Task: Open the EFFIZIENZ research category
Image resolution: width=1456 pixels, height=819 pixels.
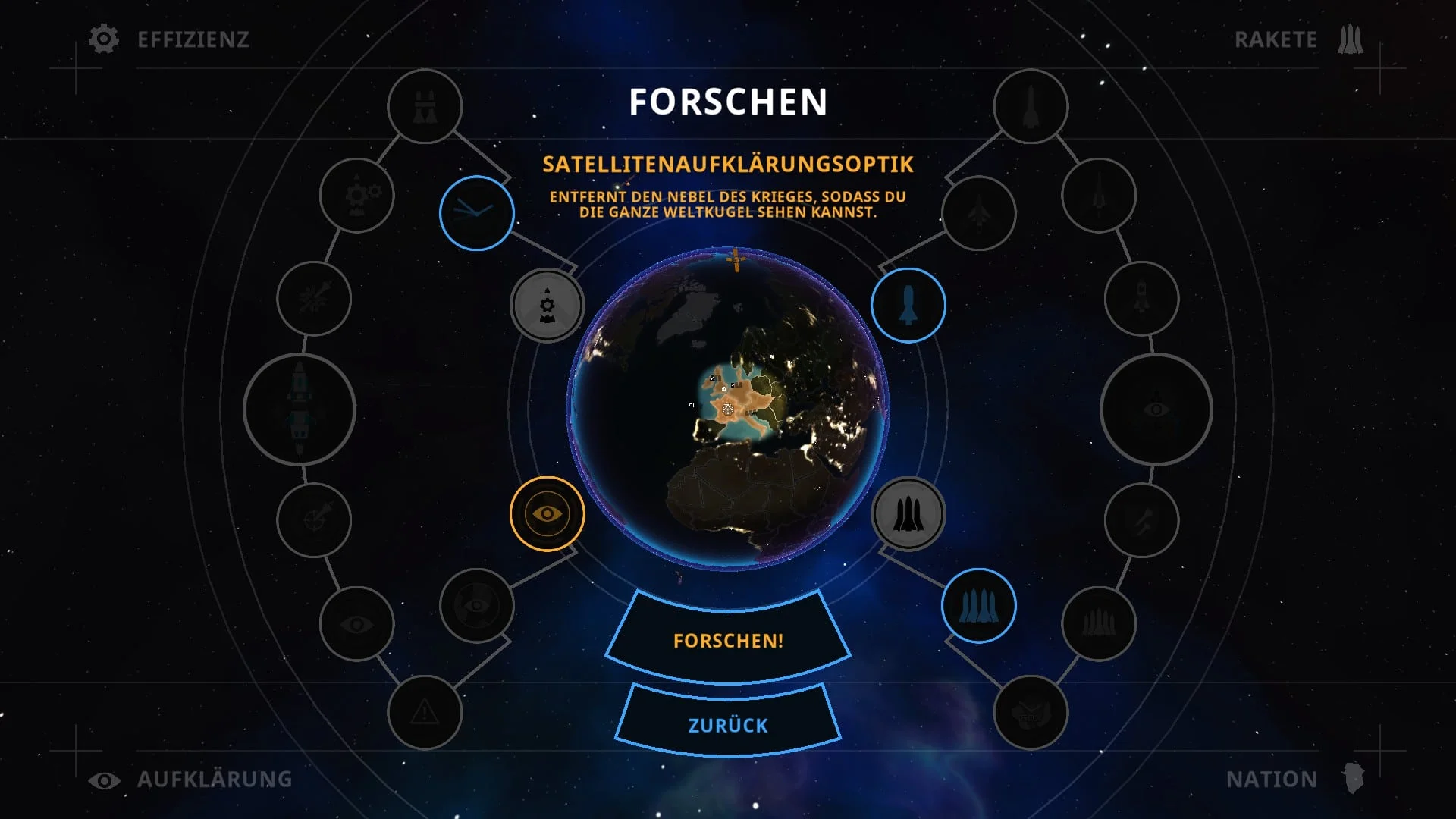Action: pos(169,39)
